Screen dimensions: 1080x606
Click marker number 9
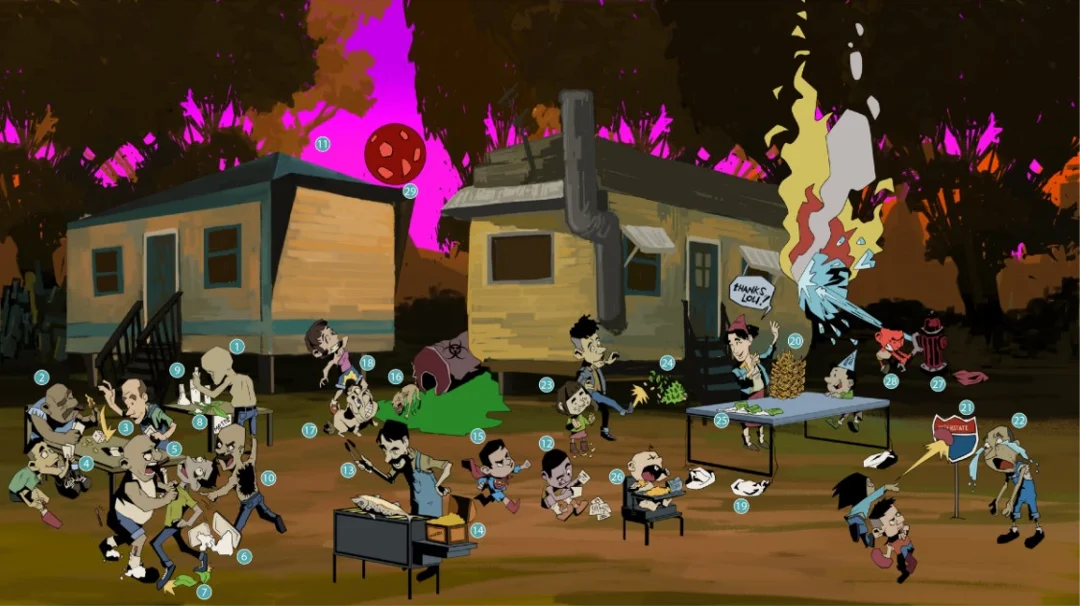(177, 370)
